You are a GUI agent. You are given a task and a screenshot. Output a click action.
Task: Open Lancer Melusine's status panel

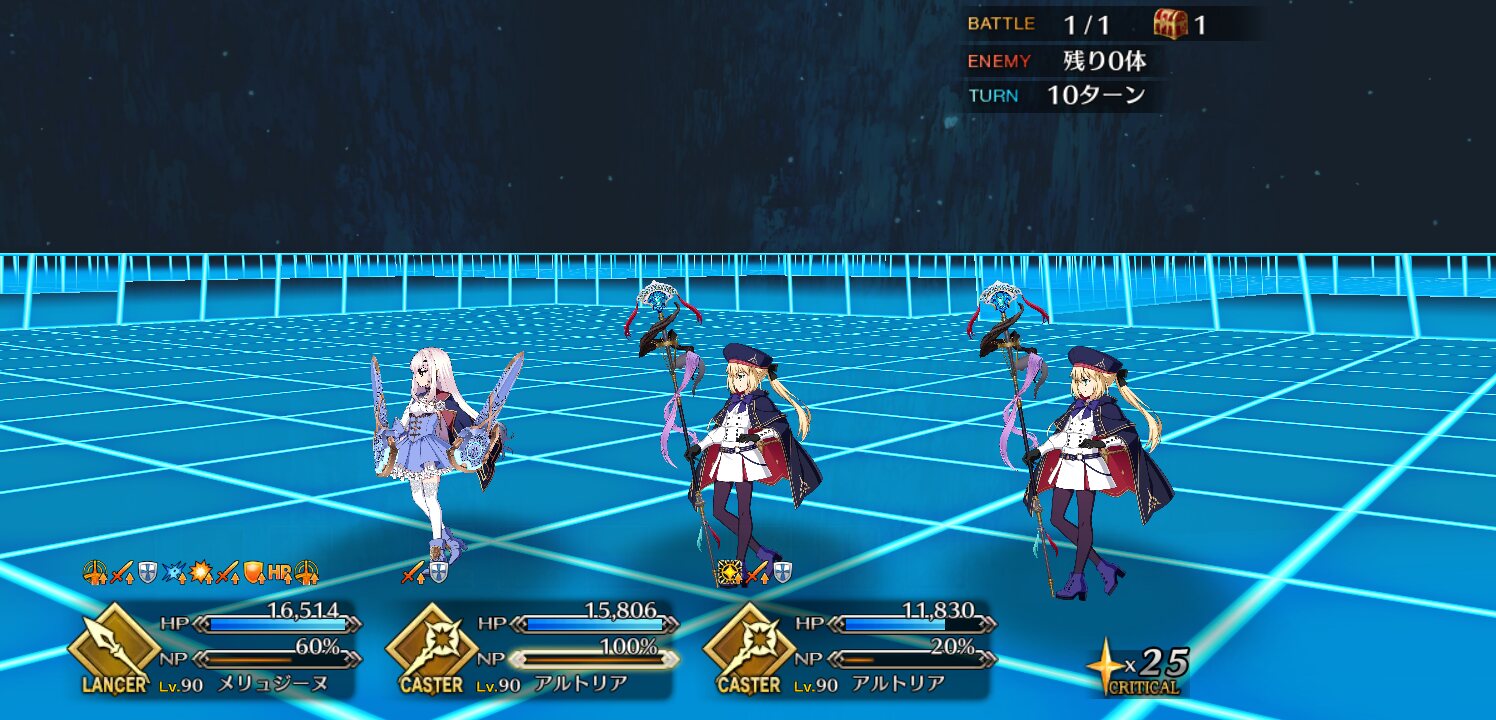(x=215, y=648)
